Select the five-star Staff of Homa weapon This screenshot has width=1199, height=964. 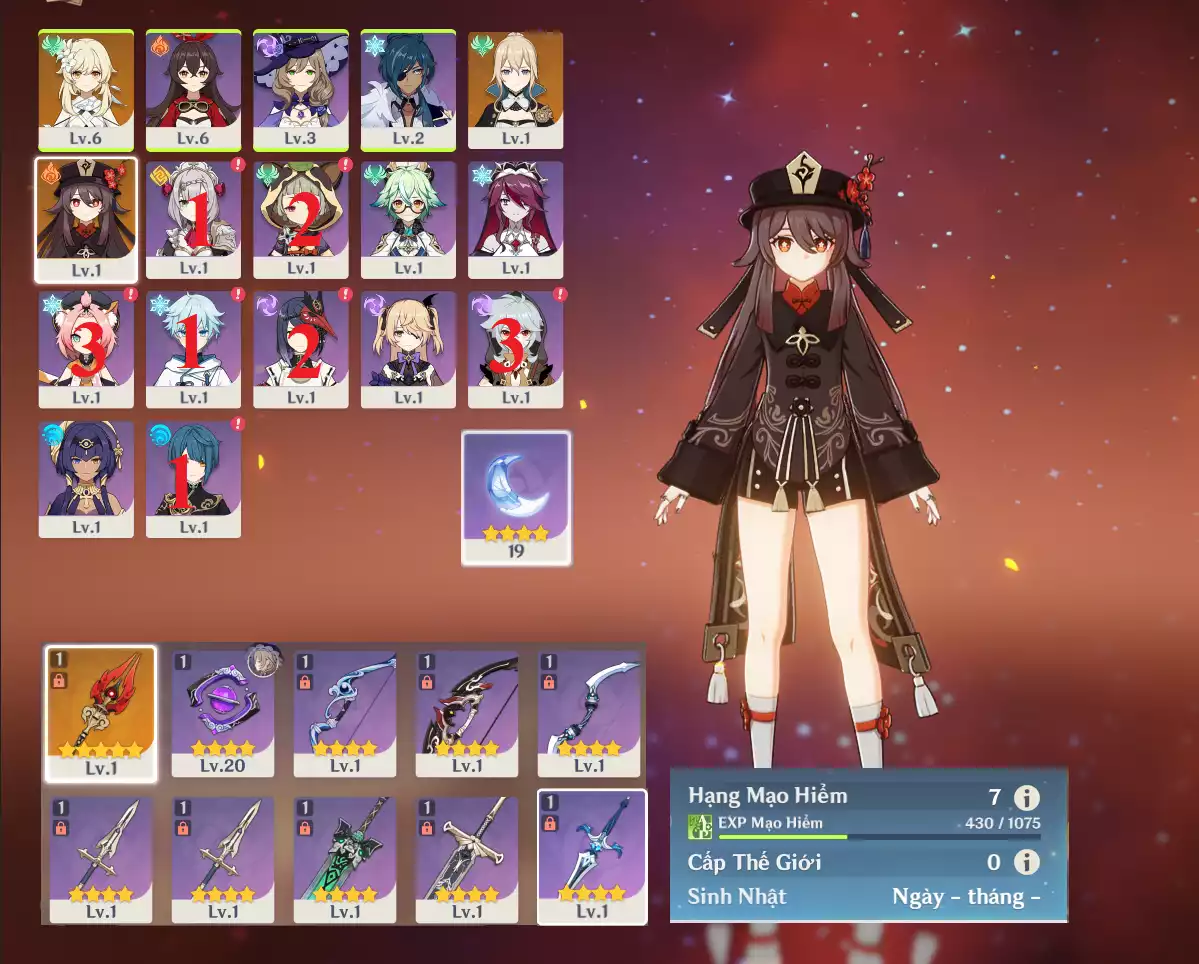pos(101,712)
